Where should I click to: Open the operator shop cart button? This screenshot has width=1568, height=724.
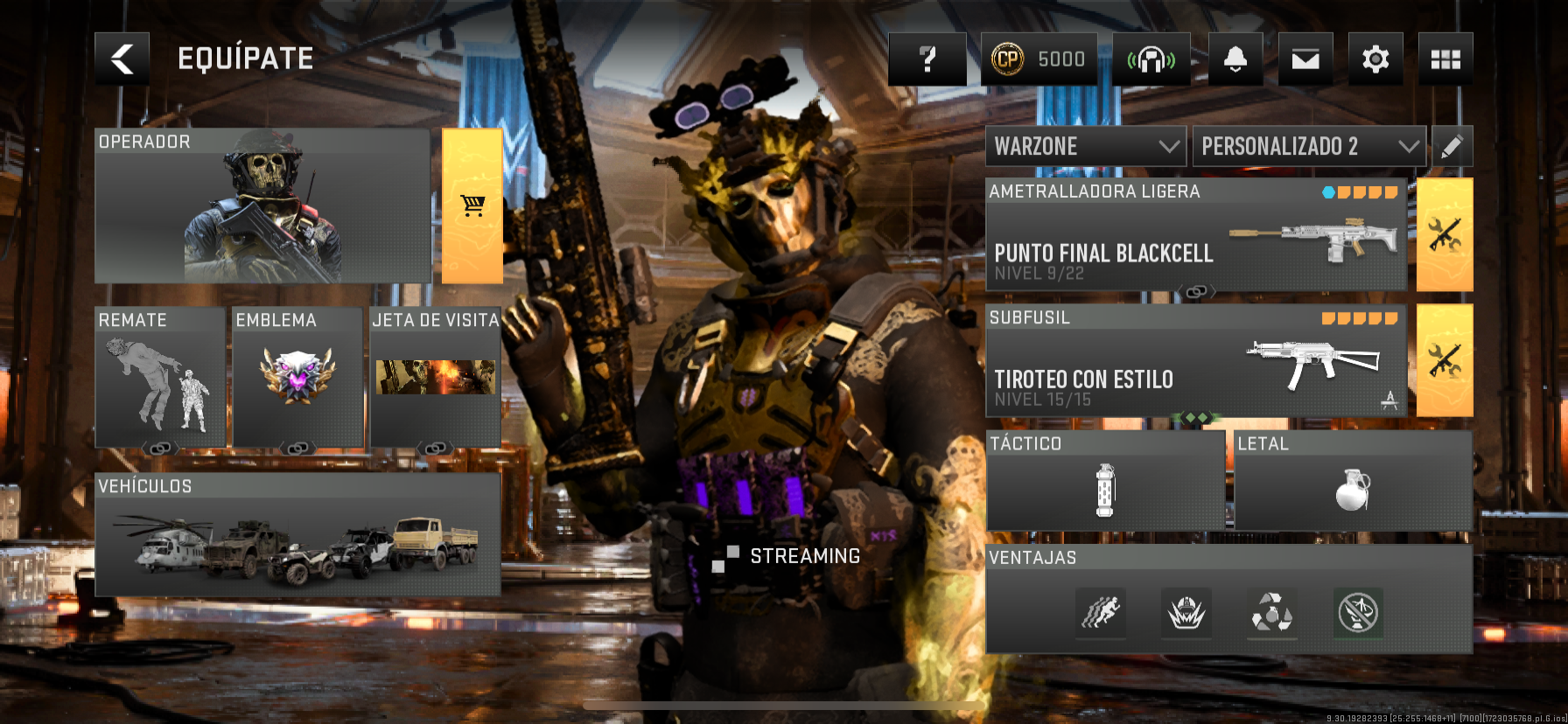click(472, 206)
